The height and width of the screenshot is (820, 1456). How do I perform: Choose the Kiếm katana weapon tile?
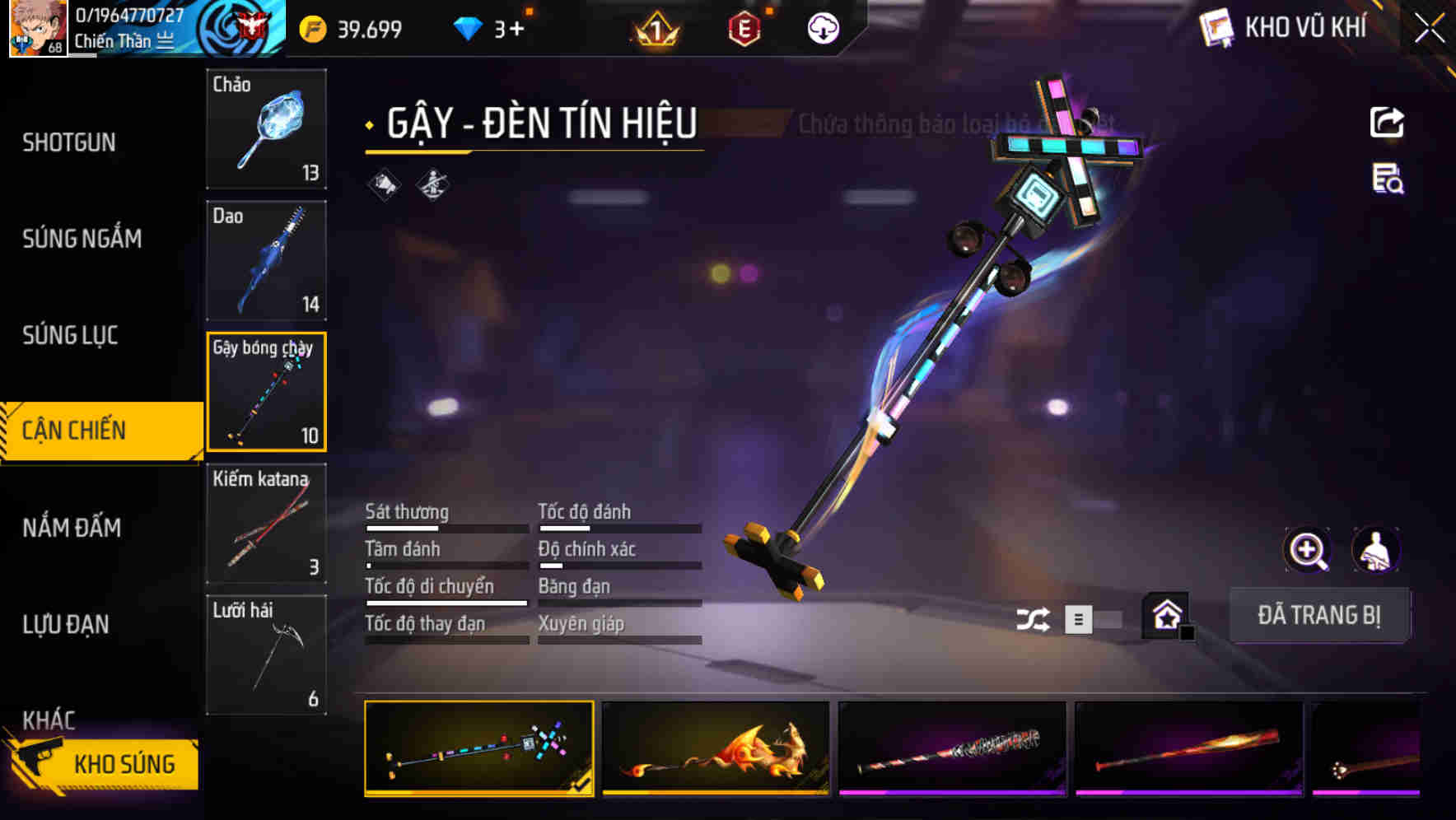266,524
